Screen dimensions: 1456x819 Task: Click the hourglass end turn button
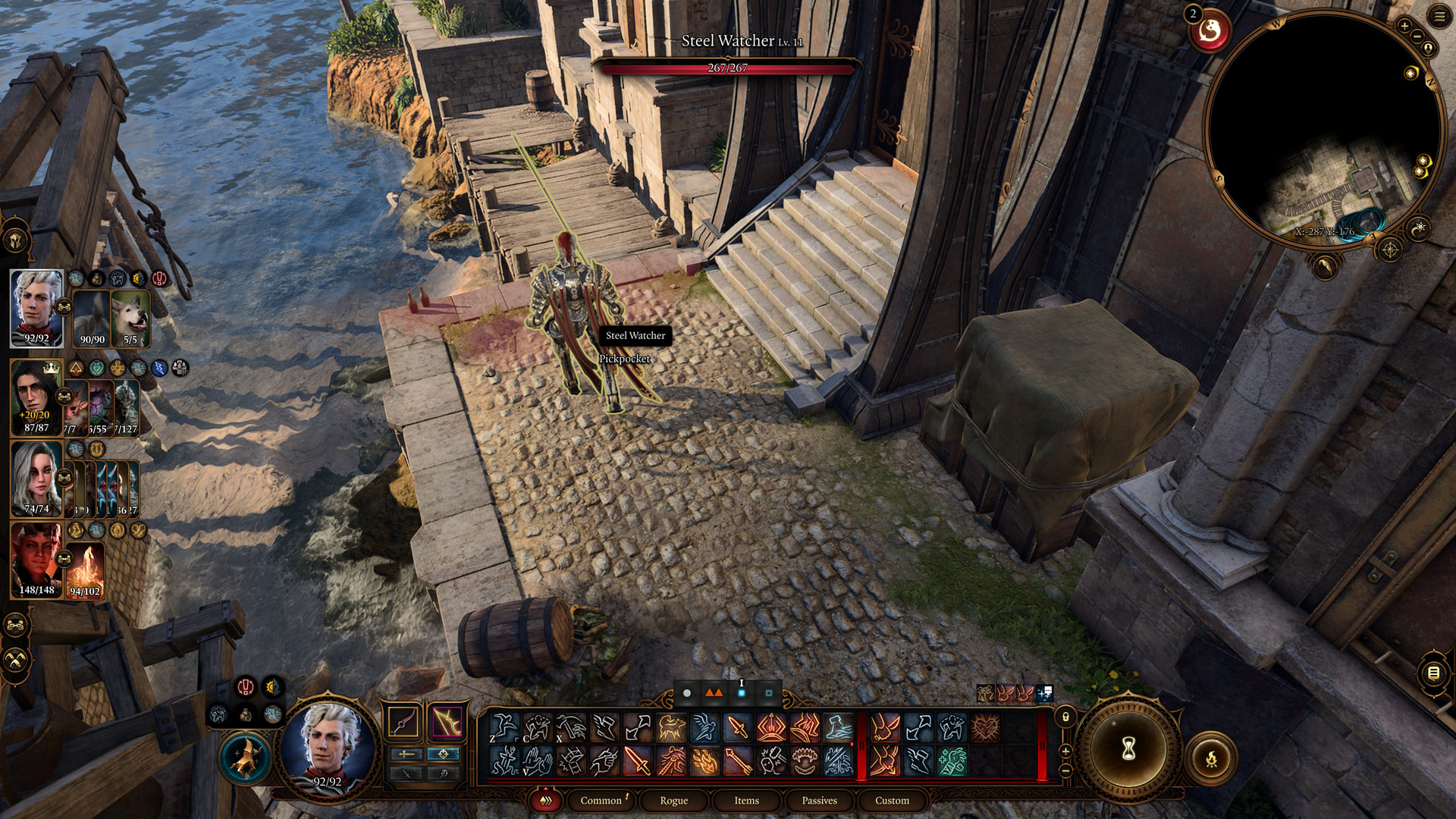pos(1128,750)
